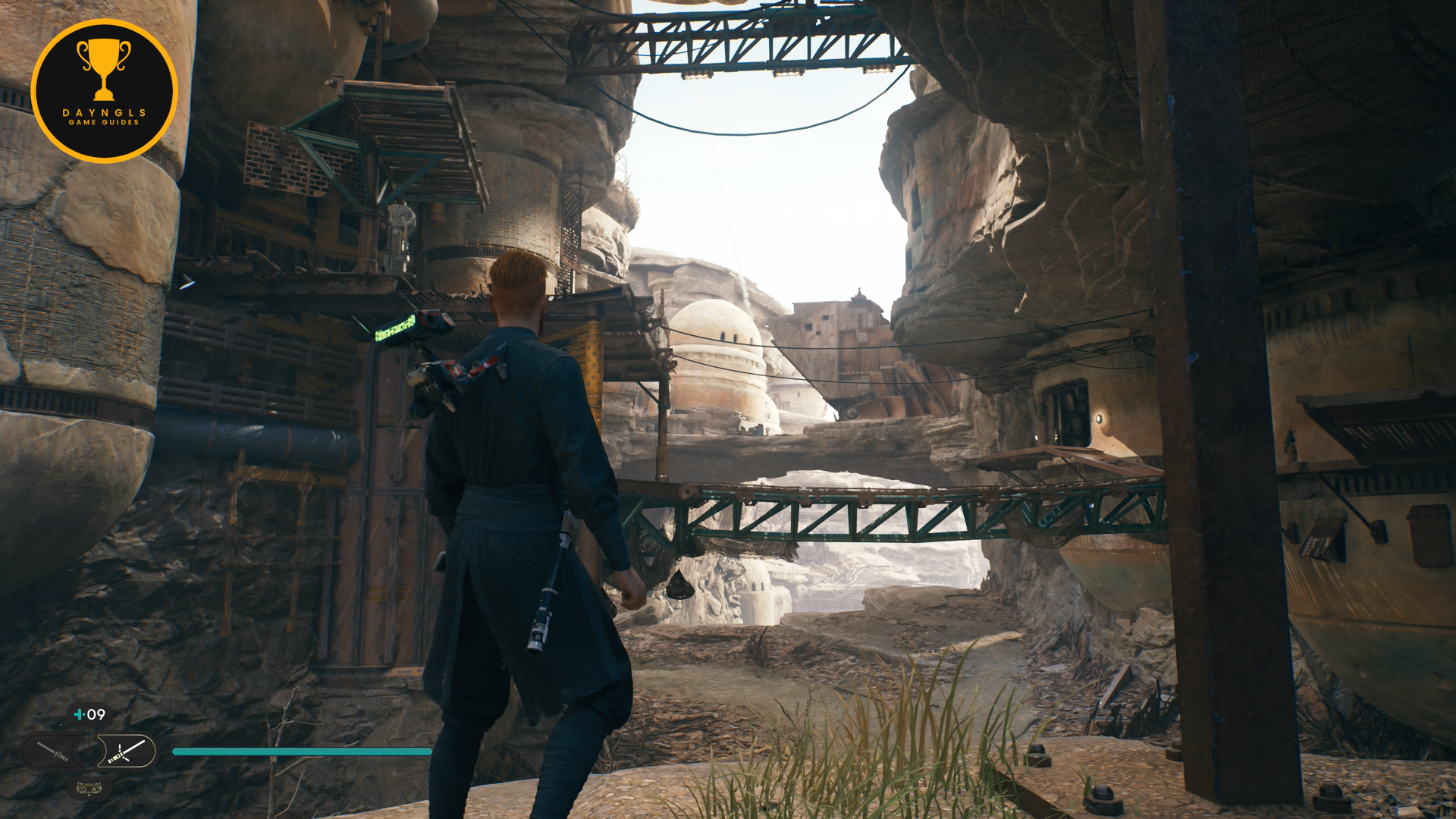
Task: Activate the BD-1 droid icon
Action: [89, 788]
